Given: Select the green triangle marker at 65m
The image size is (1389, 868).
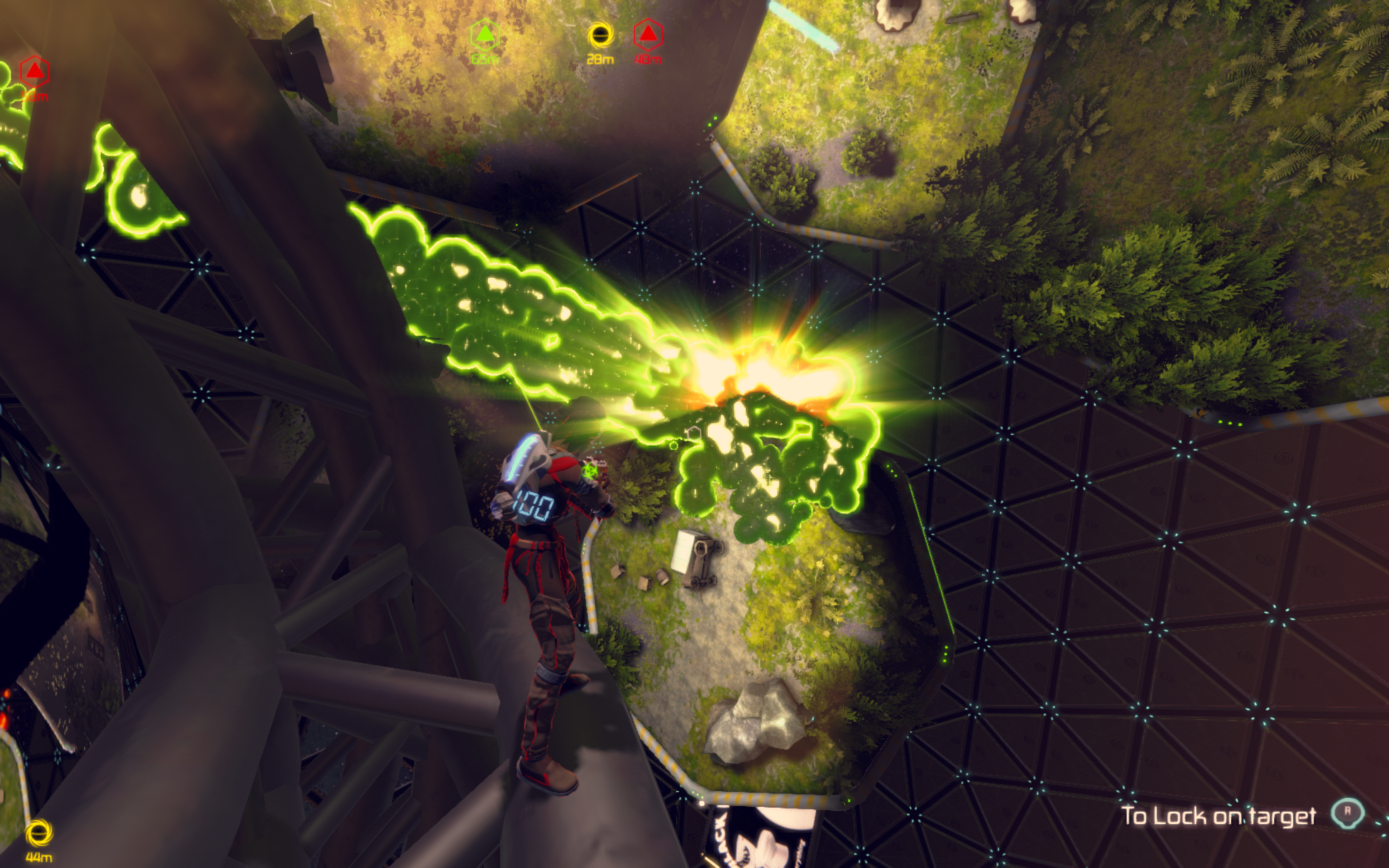Looking at the screenshot, I should coord(484,34).
